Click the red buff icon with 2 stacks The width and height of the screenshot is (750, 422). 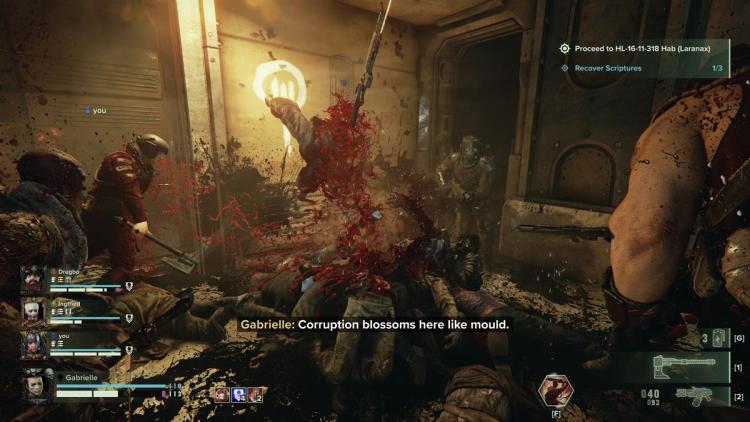point(256,395)
